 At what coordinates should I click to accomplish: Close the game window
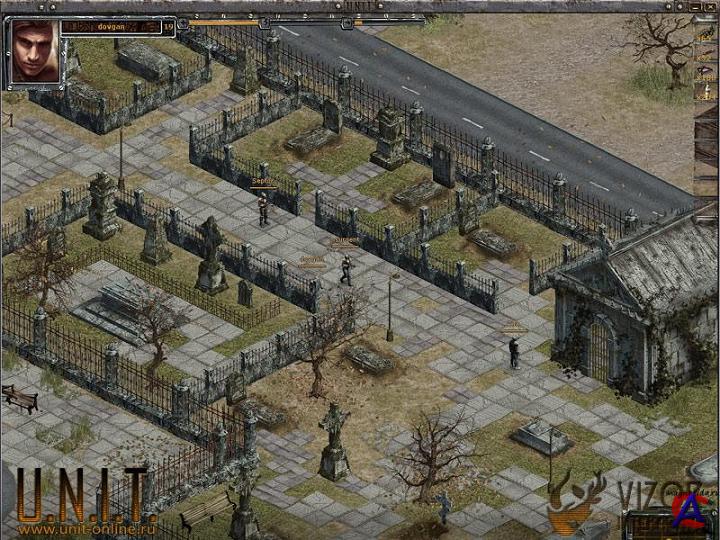coord(709,5)
